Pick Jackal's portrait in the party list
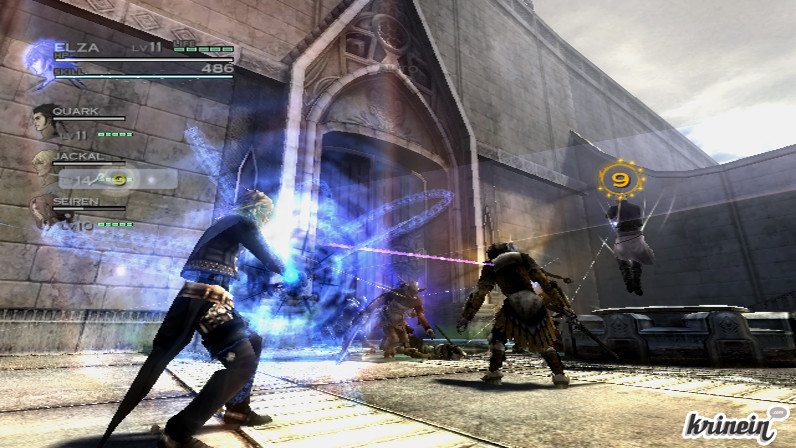Image resolution: width=796 pixels, height=448 pixels. click(43, 163)
